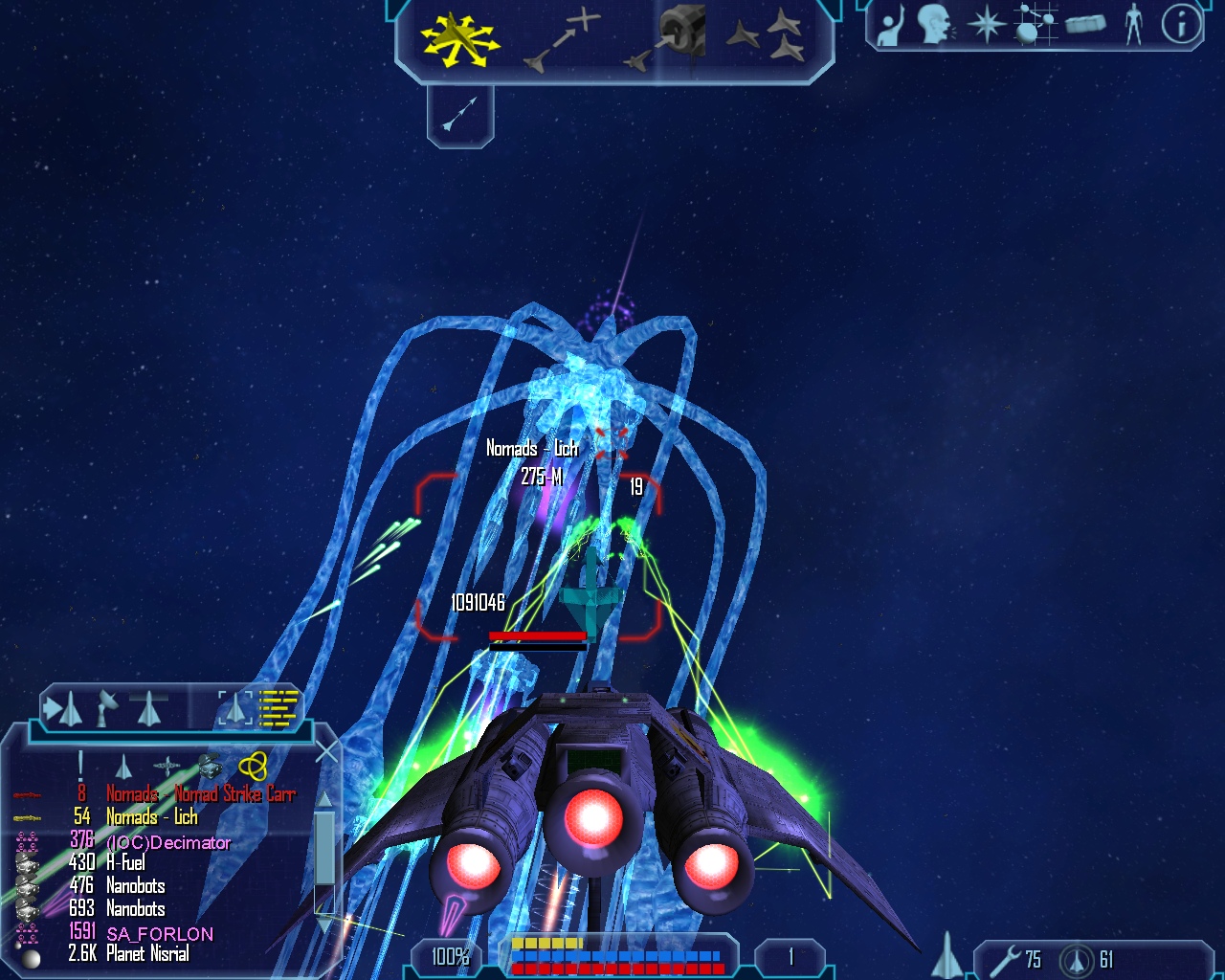Screen dimensions: 1225x980
Task: Close the contact list with the X
Action: tap(326, 752)
